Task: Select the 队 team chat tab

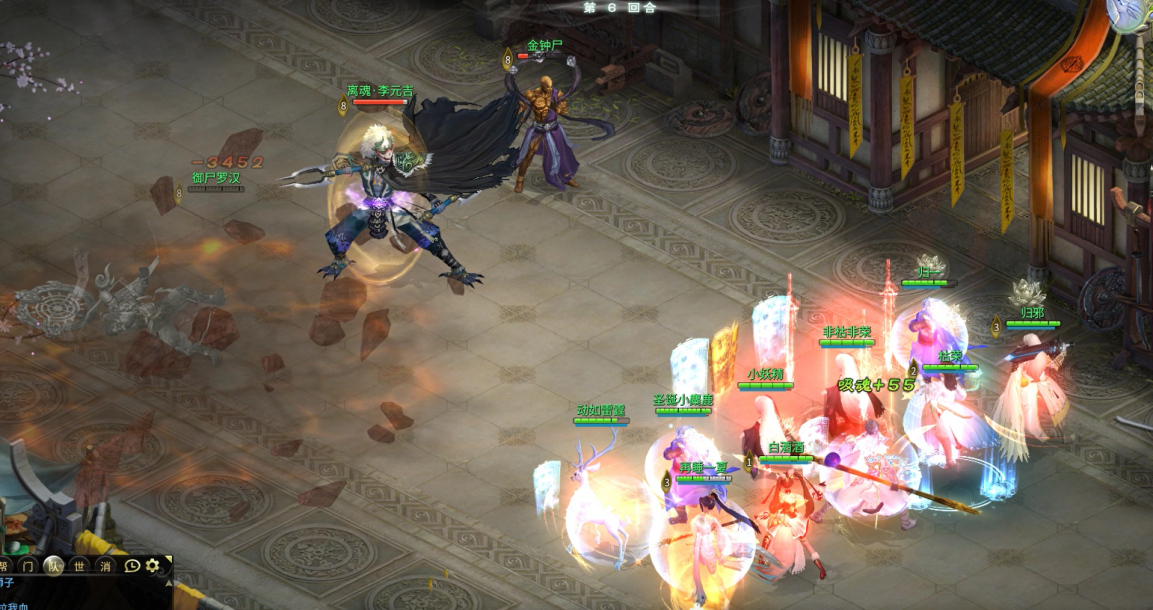Action: 54,566
